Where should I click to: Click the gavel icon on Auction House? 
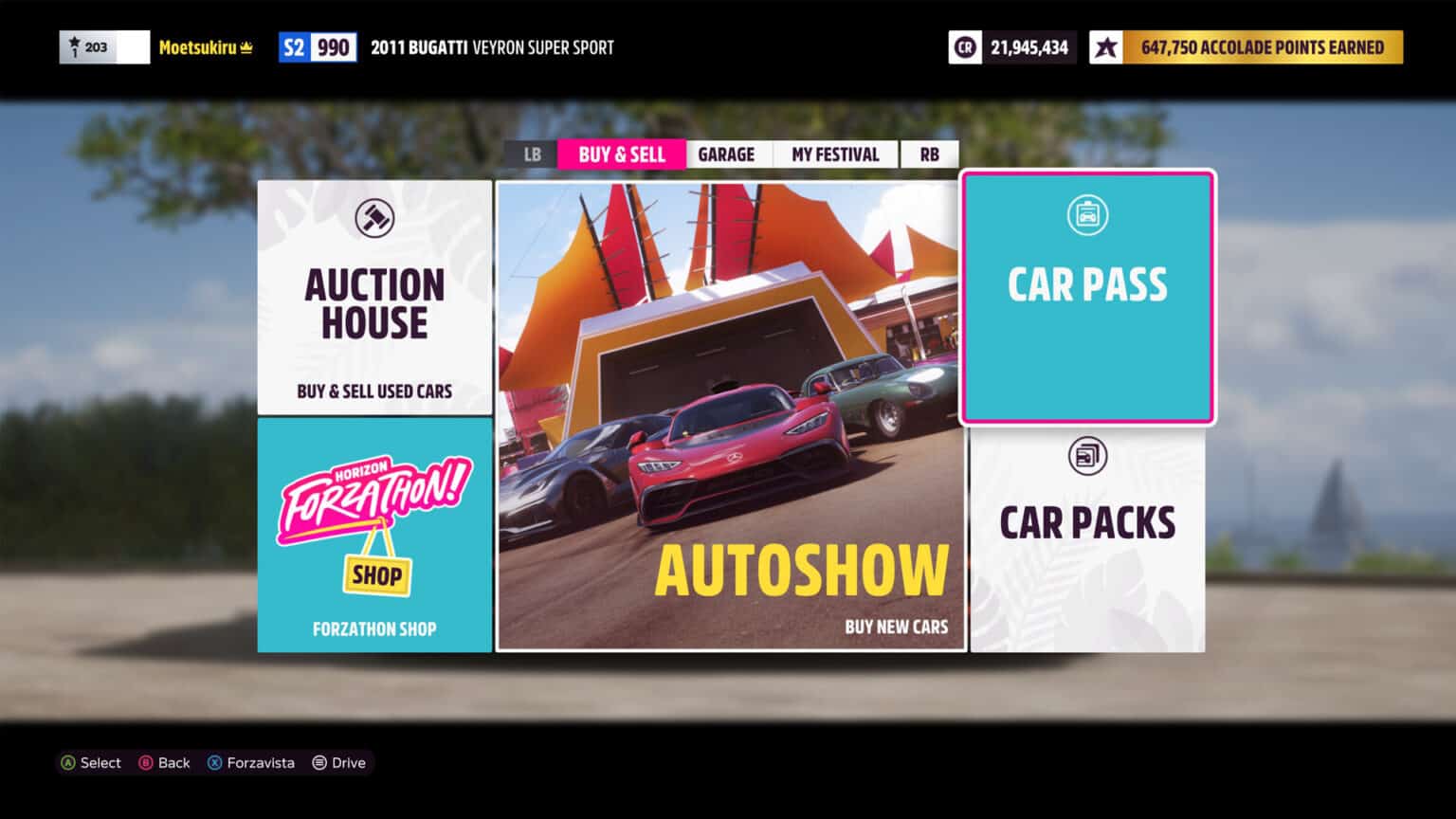point(374,216)
